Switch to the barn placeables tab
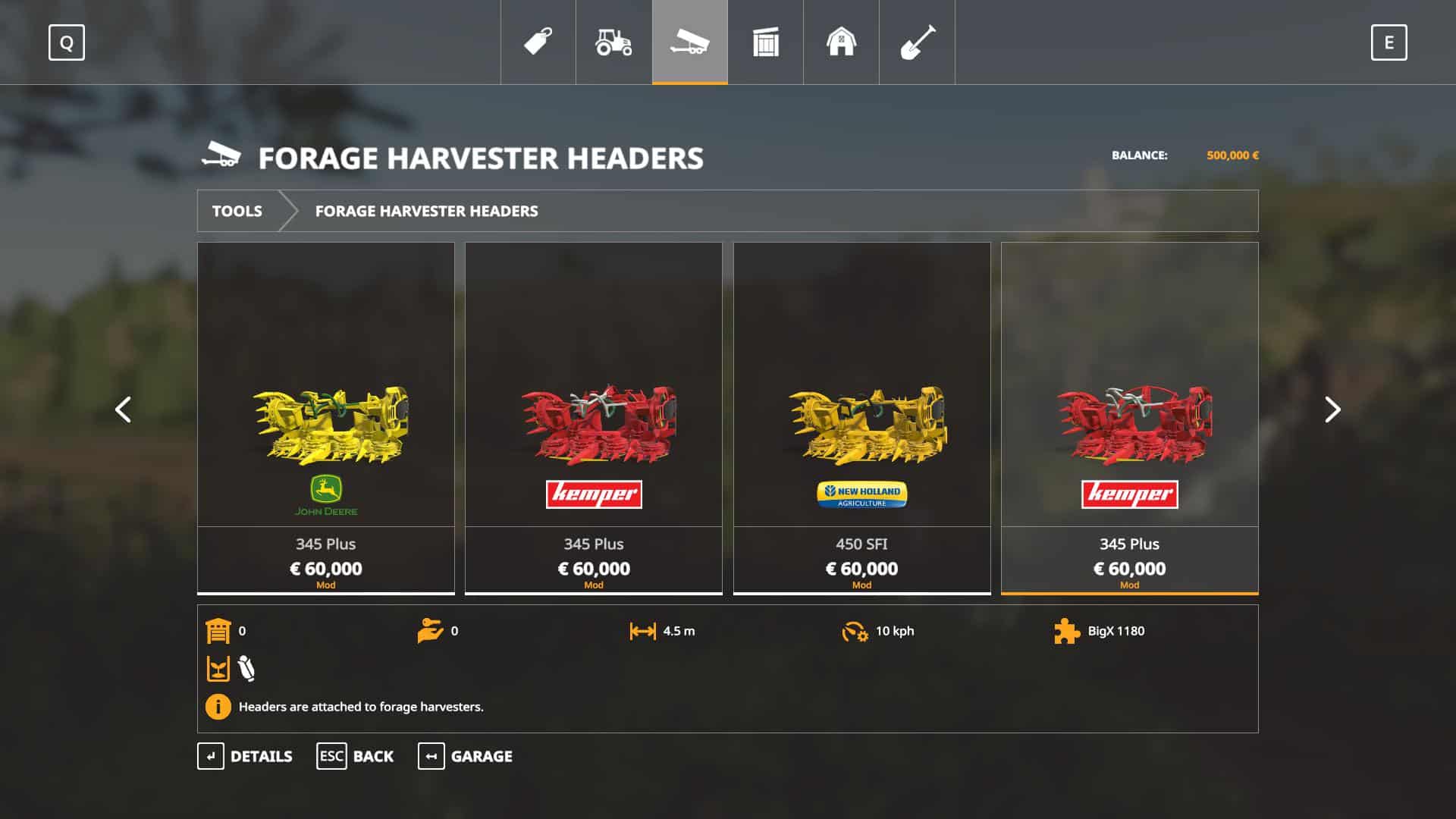 click(841, 42)
